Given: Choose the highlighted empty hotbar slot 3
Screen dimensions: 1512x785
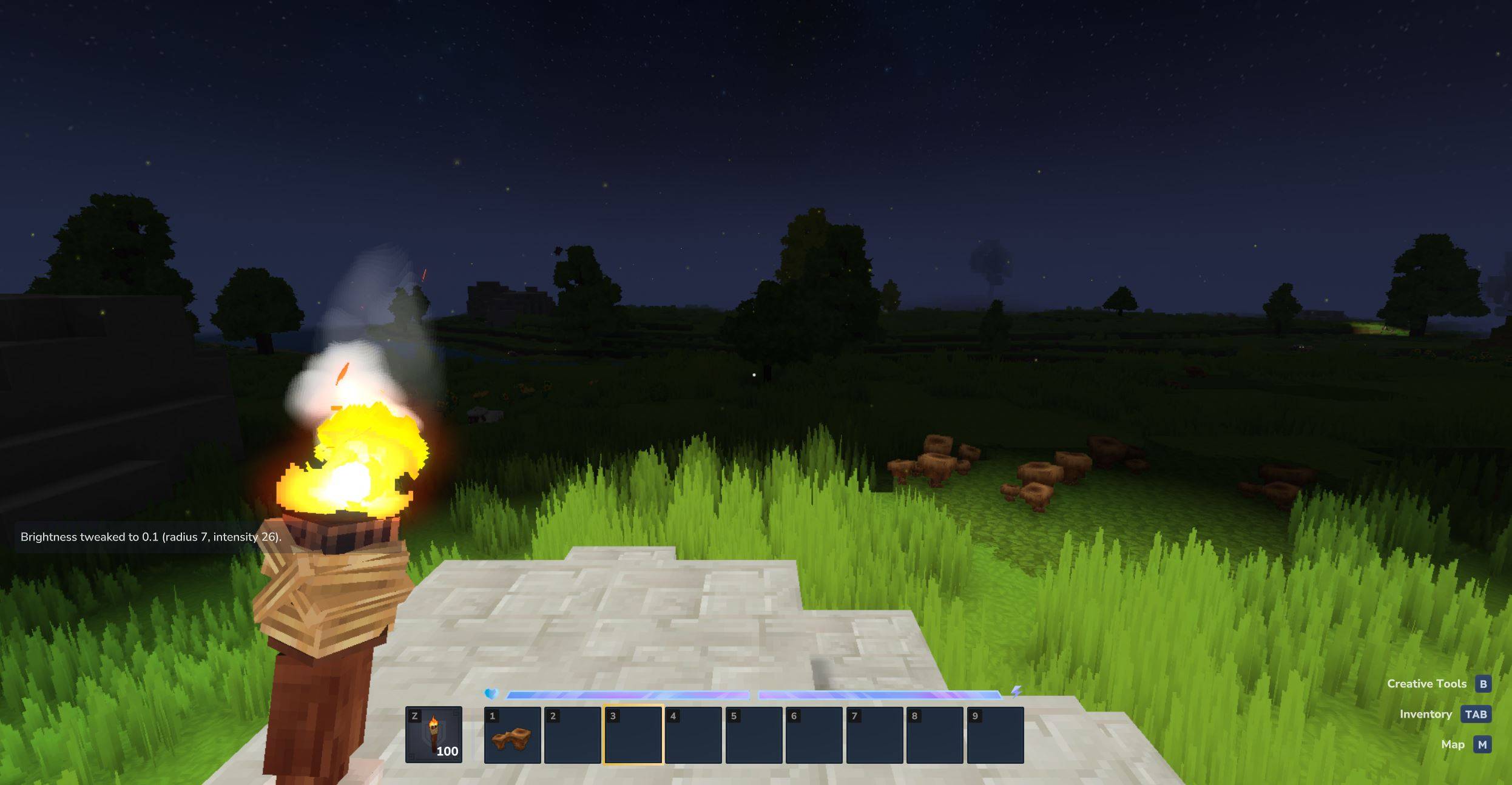Looking at the screenshot, I should pyautogui.click(x=633, y=735).
